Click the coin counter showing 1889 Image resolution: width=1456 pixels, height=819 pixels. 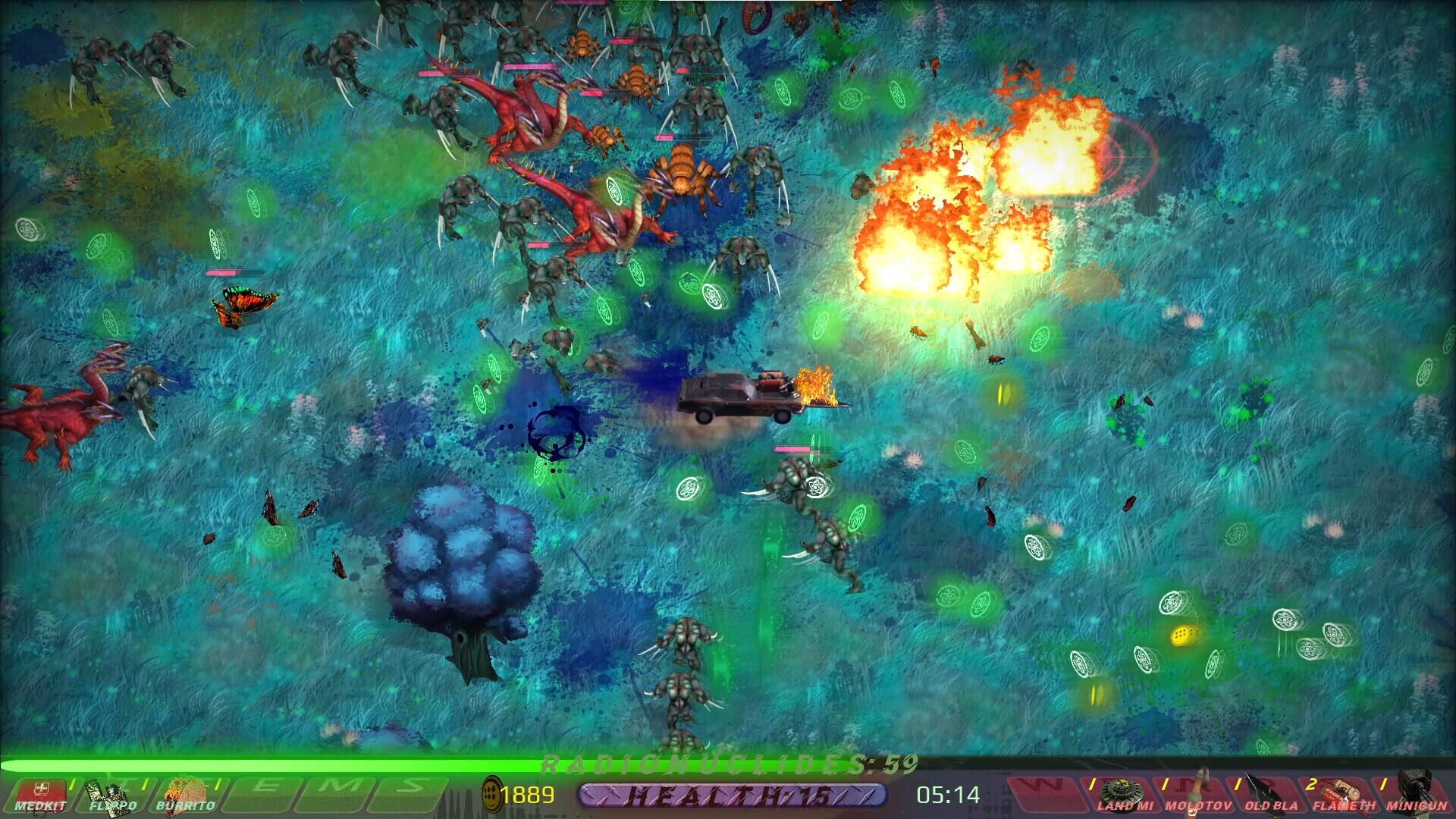(531, 795)
